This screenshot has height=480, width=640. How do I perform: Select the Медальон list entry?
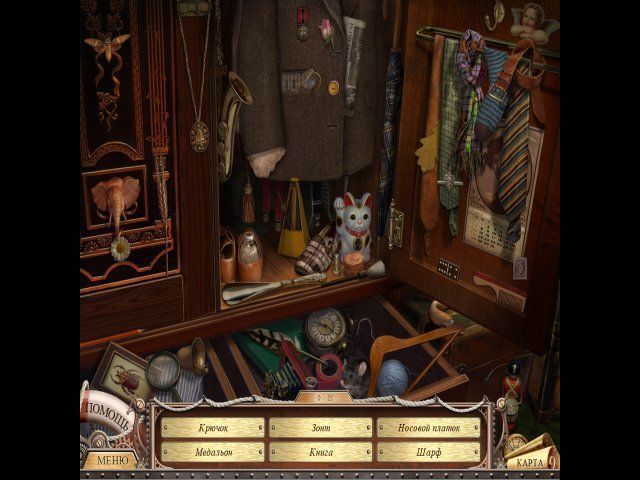point(212,452)
